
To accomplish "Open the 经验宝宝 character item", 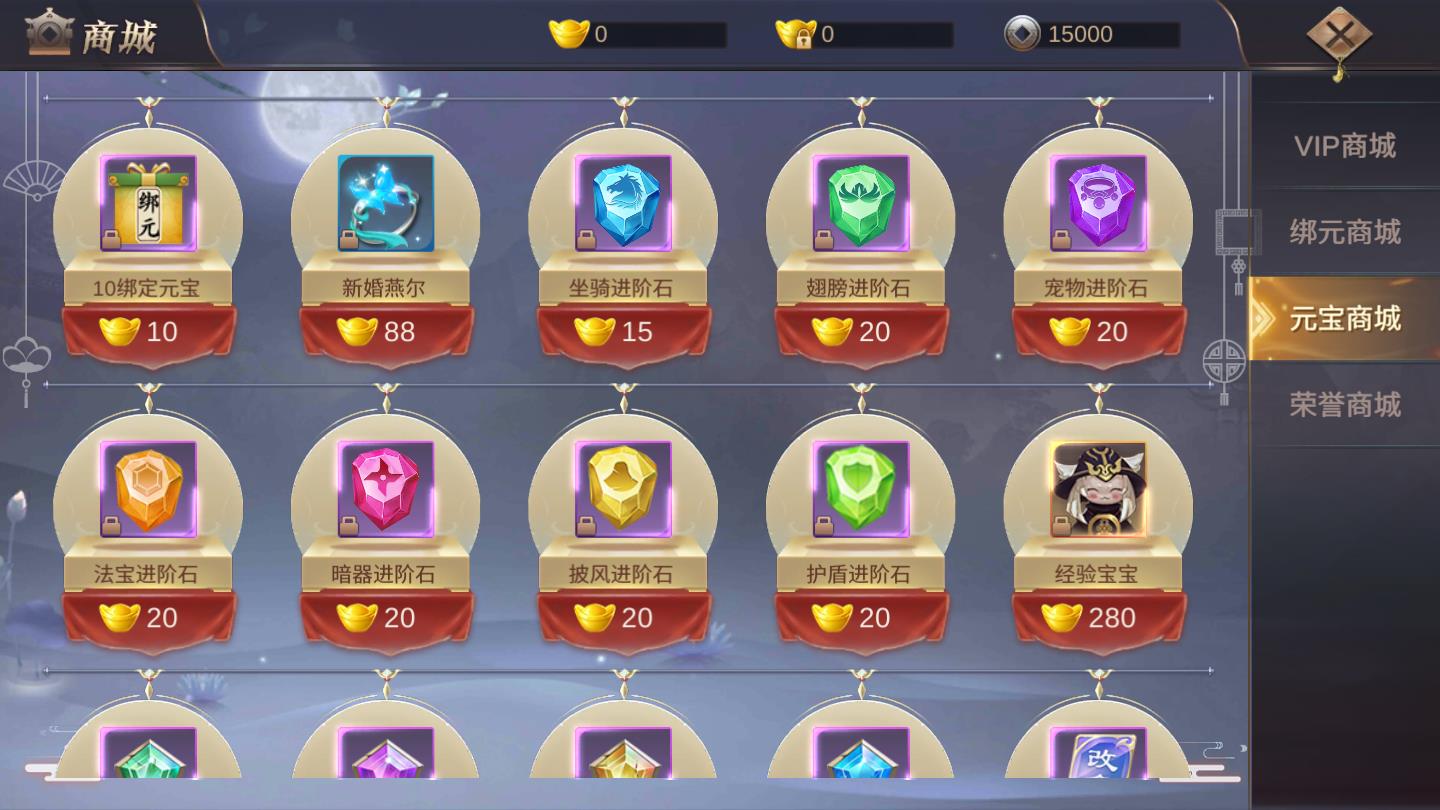I will click(x=1098, y=489).
